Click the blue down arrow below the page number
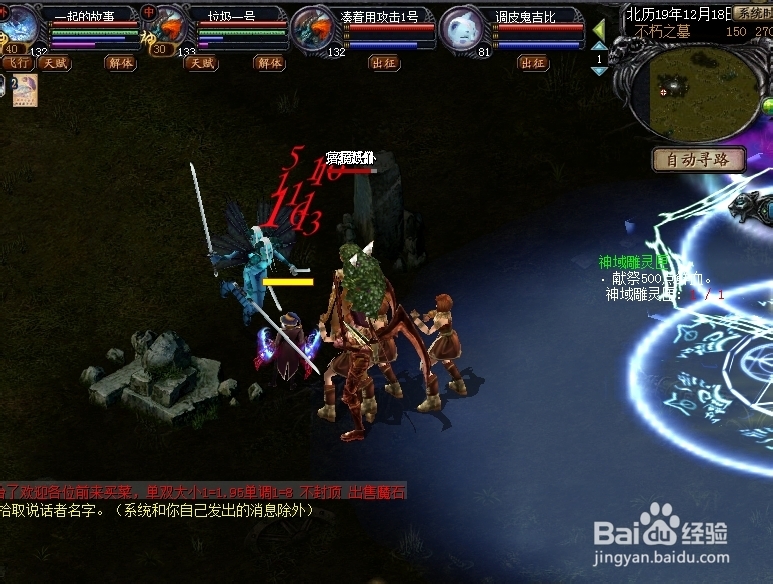The image size is (773, 584). coord(600,72)
